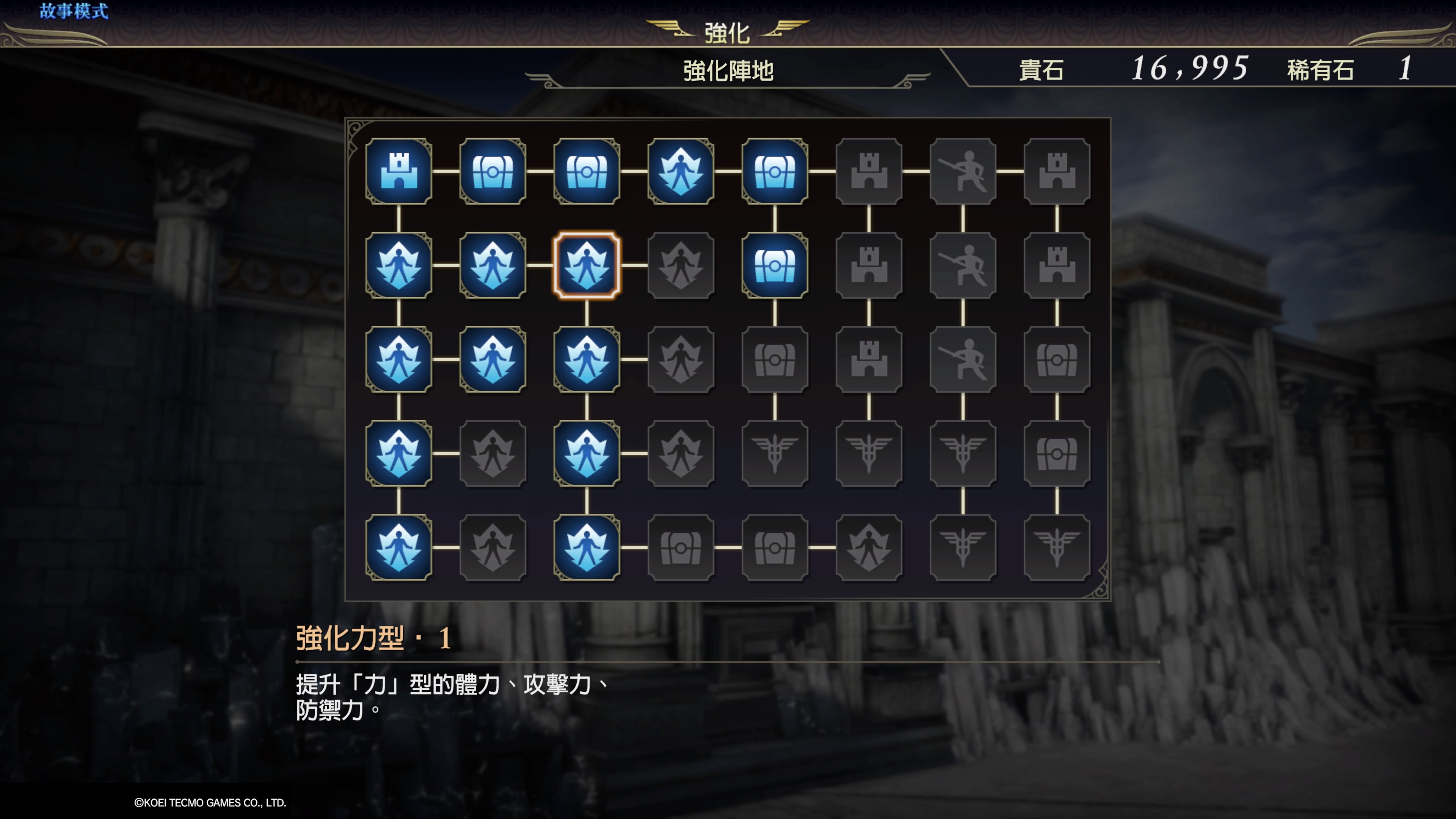
Task: Open the locked treasure chest node near bottom-right
Action: (1056, 455)
